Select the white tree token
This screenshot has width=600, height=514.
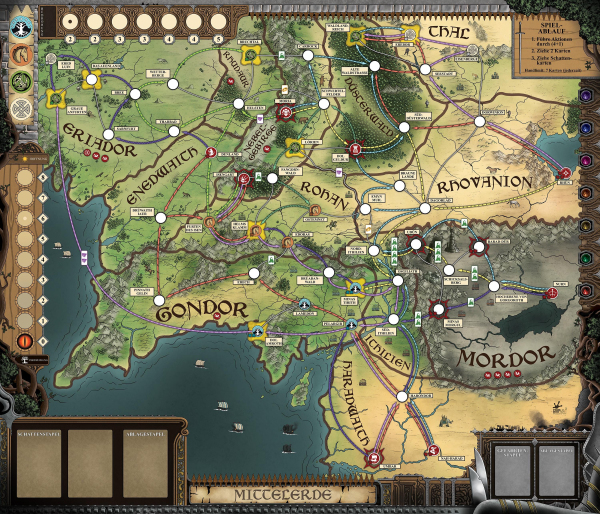pos(22,29)
